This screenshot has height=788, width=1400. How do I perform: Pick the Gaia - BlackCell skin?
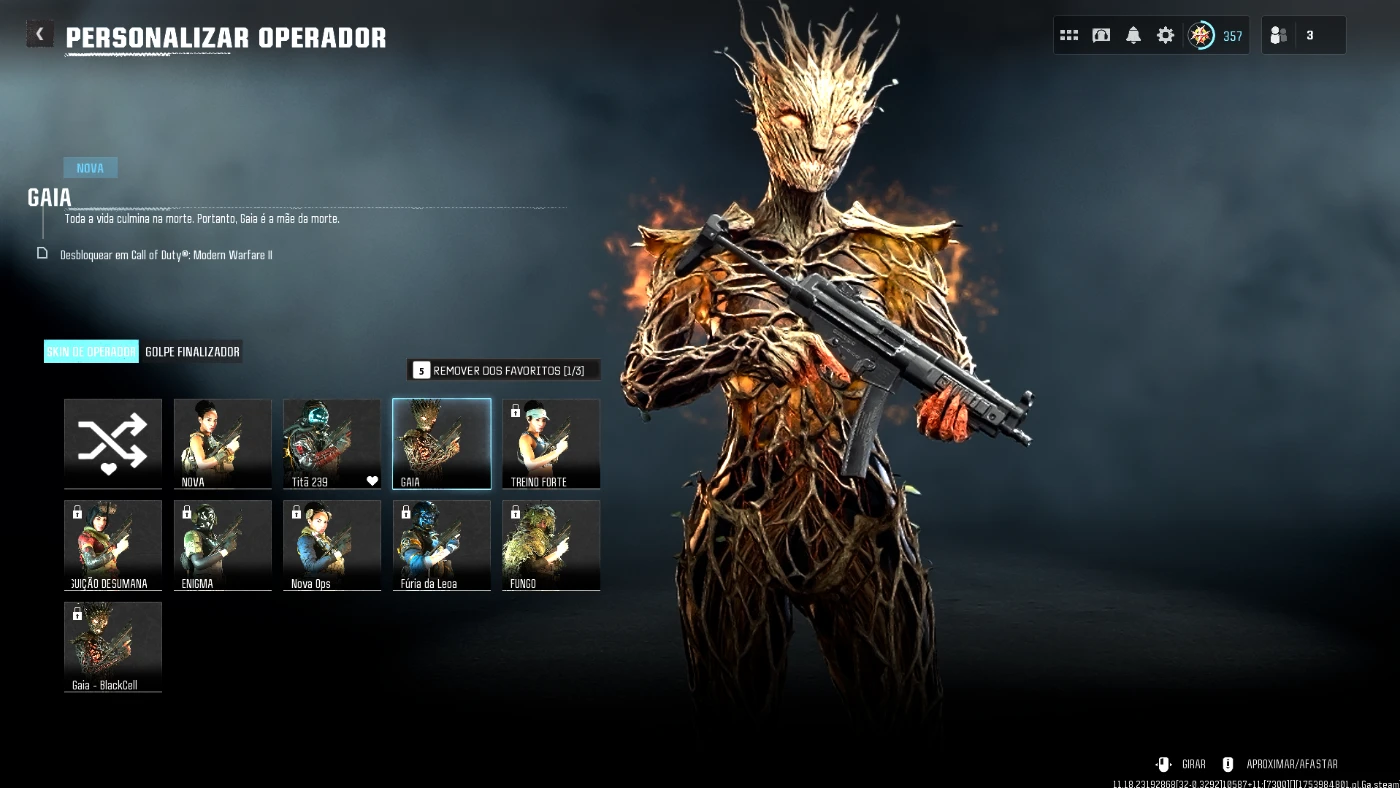113,646
